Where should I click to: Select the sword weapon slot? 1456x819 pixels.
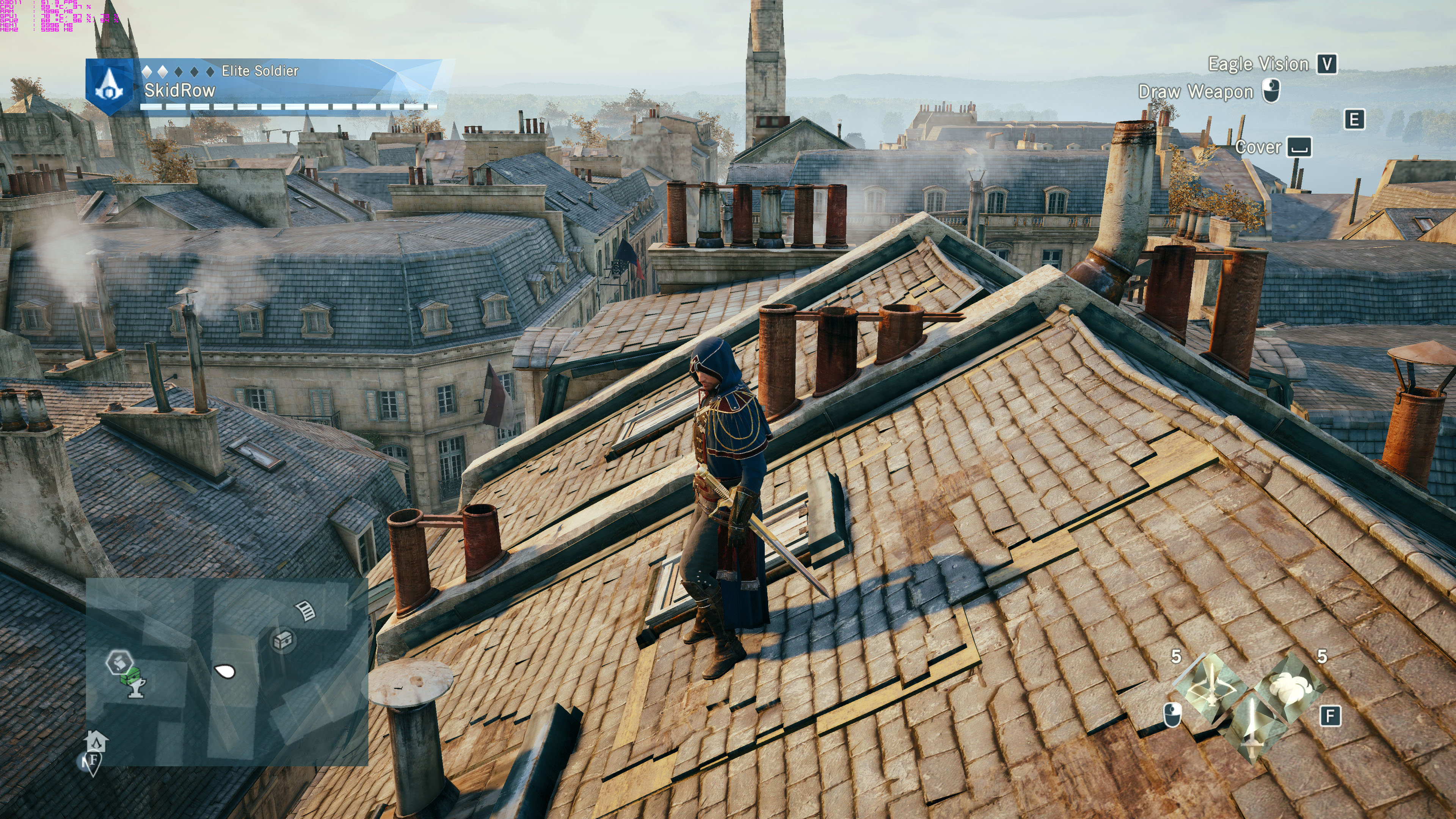point(1251,728)
